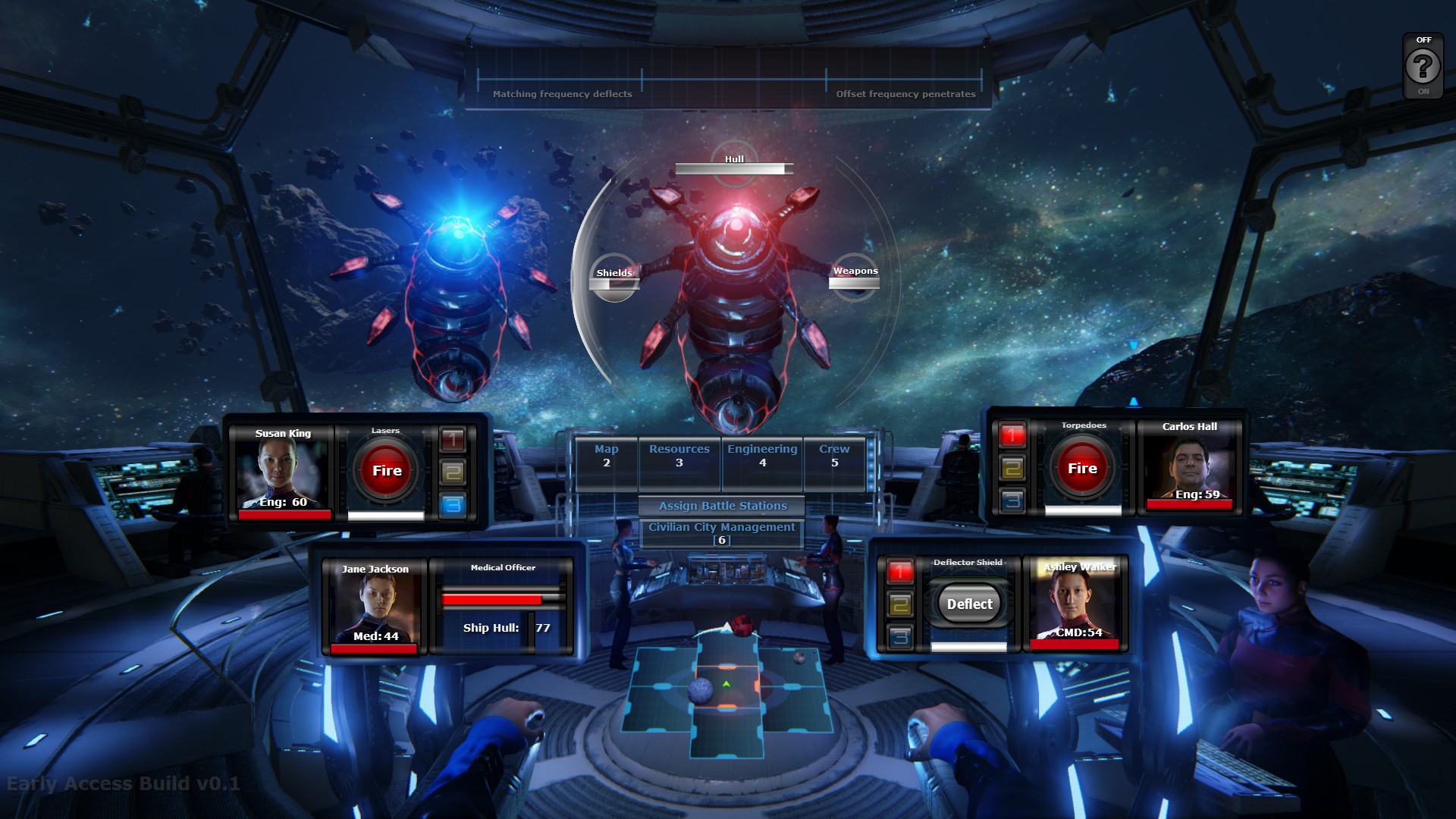
Task: Switch to the Engineering tab
Action: click(762, 456)
